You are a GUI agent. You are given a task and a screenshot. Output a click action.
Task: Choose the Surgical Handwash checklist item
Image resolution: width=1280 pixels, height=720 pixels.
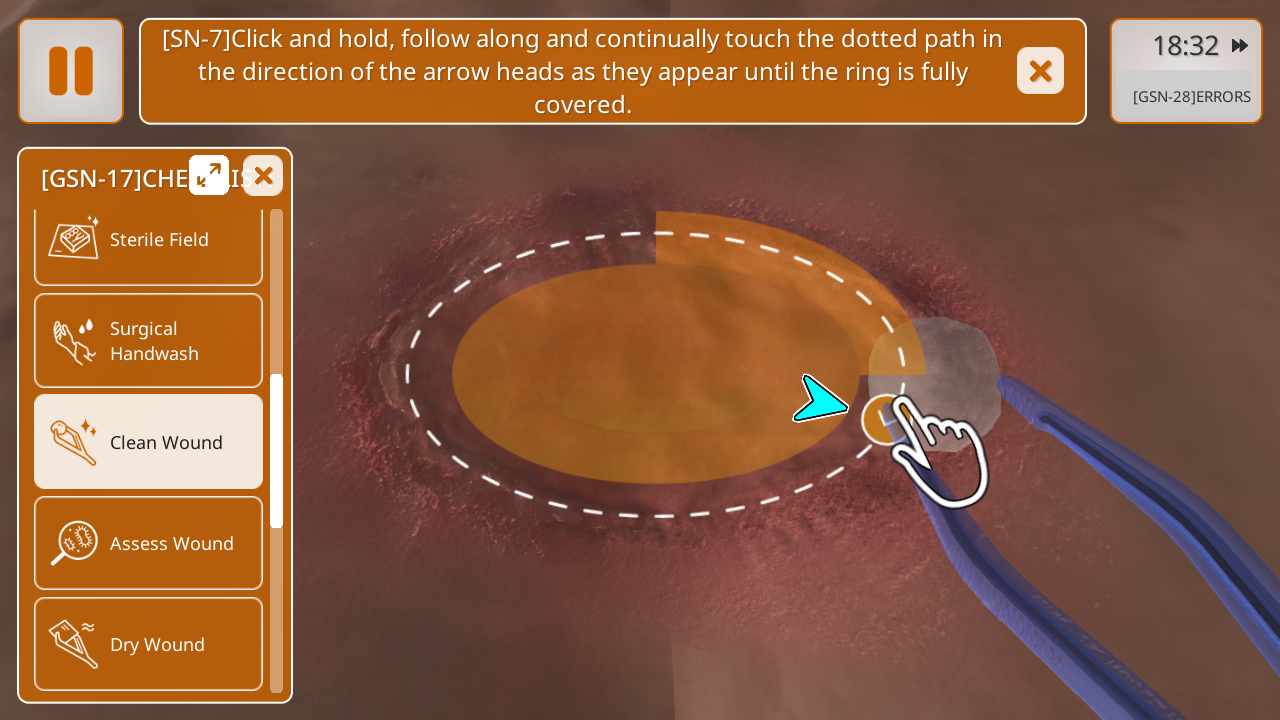(x=148, y=341)
